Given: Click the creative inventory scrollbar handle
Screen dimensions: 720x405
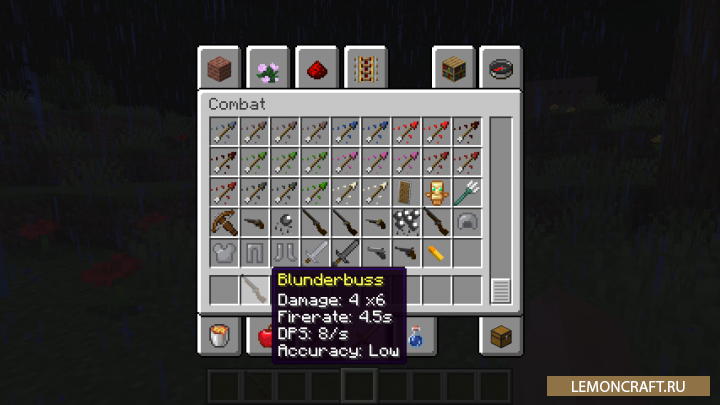Looking at the screenshot, I should pyautogui.click(x=500, y=291).
